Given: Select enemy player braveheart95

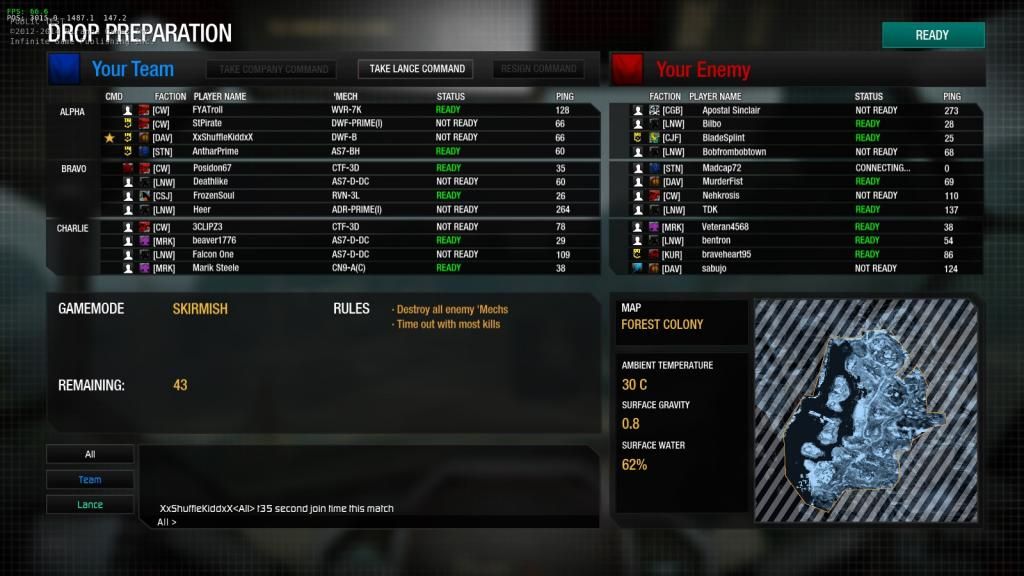Looking at the screenshot, I should pyautogui.click(x=725, y=254).
